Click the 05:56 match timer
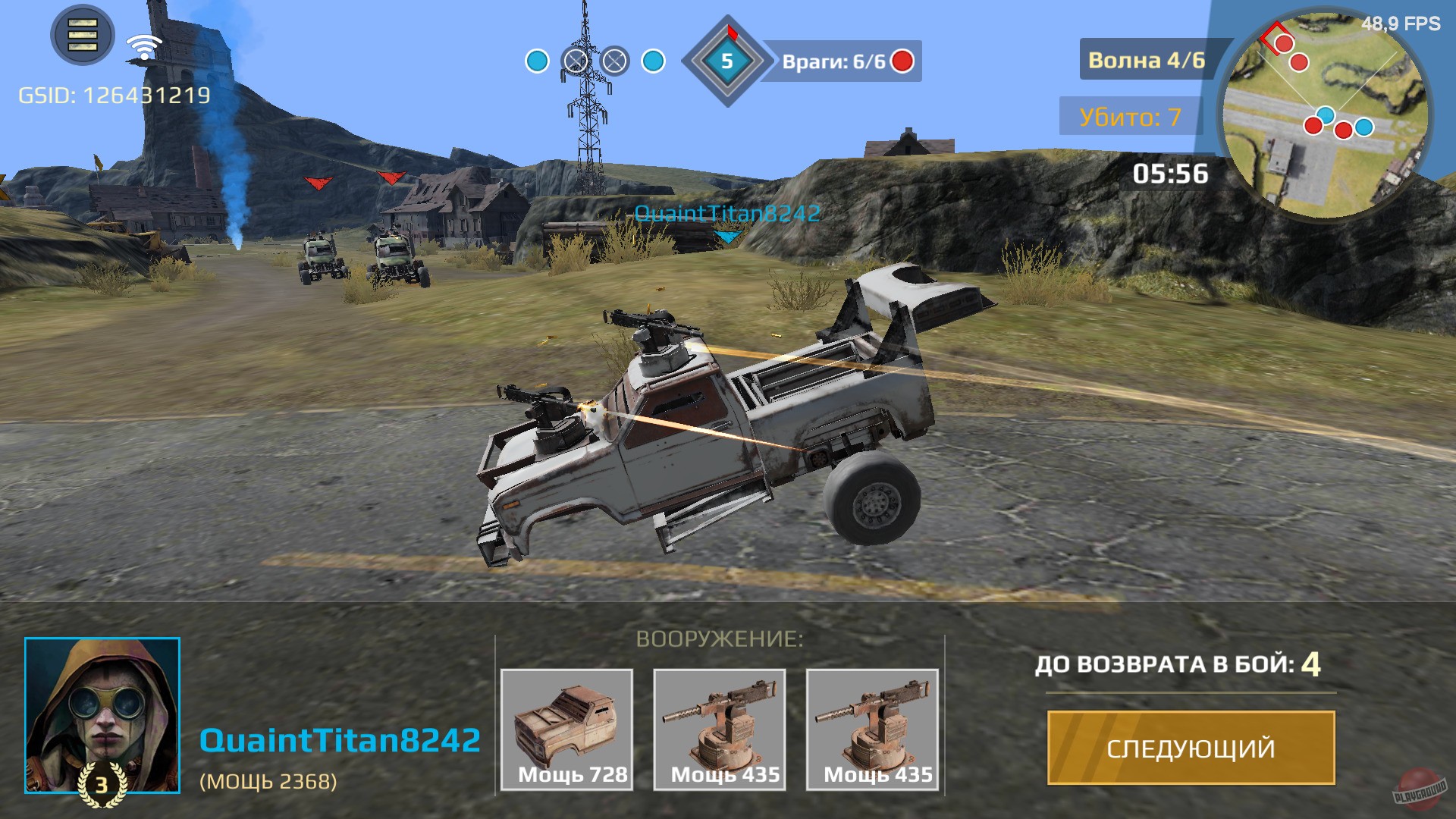1456x819 pixels. [1171, 174]
